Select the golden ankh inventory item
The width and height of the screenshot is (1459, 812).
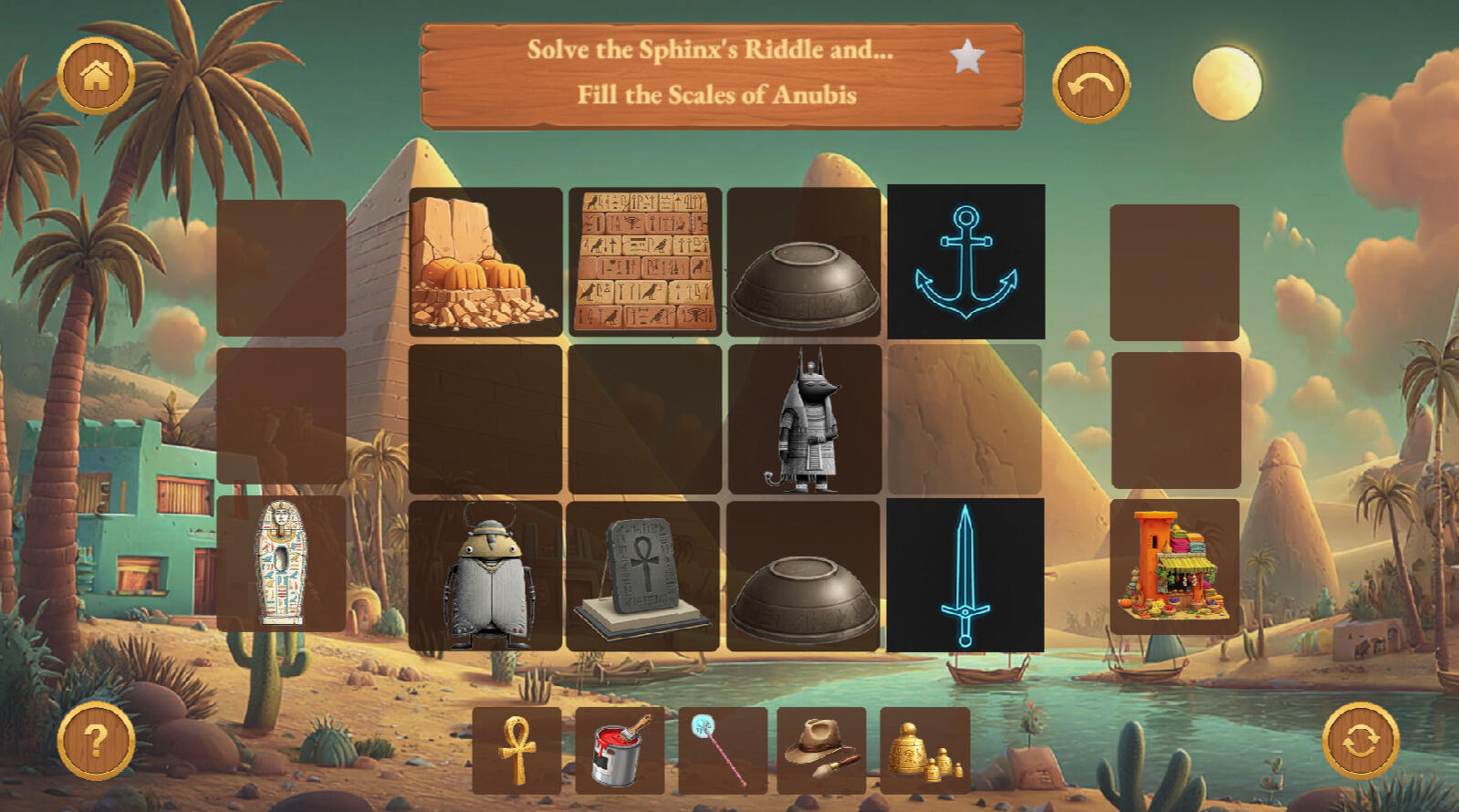click(516, 750)
